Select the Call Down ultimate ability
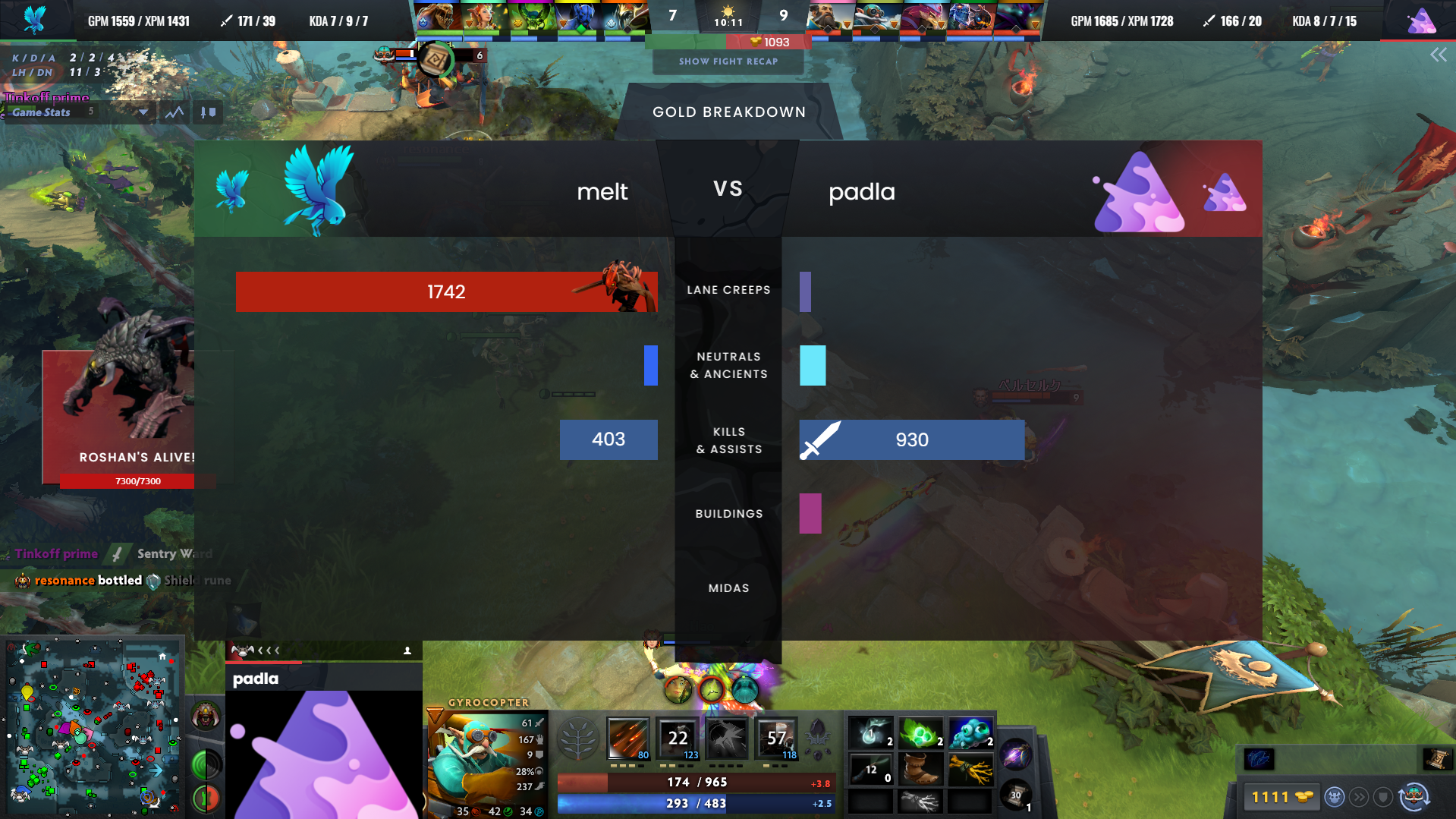Image resolution: width=1456 pixels, height=819 pixels. pos(775,738)
